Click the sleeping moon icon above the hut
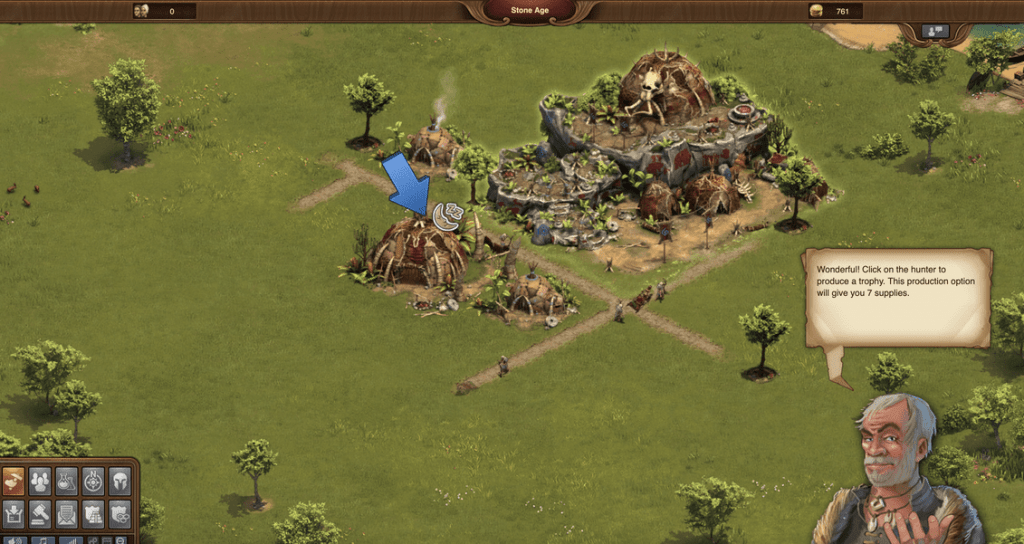This screenshot has height=544, width=1024. (447, 216)
